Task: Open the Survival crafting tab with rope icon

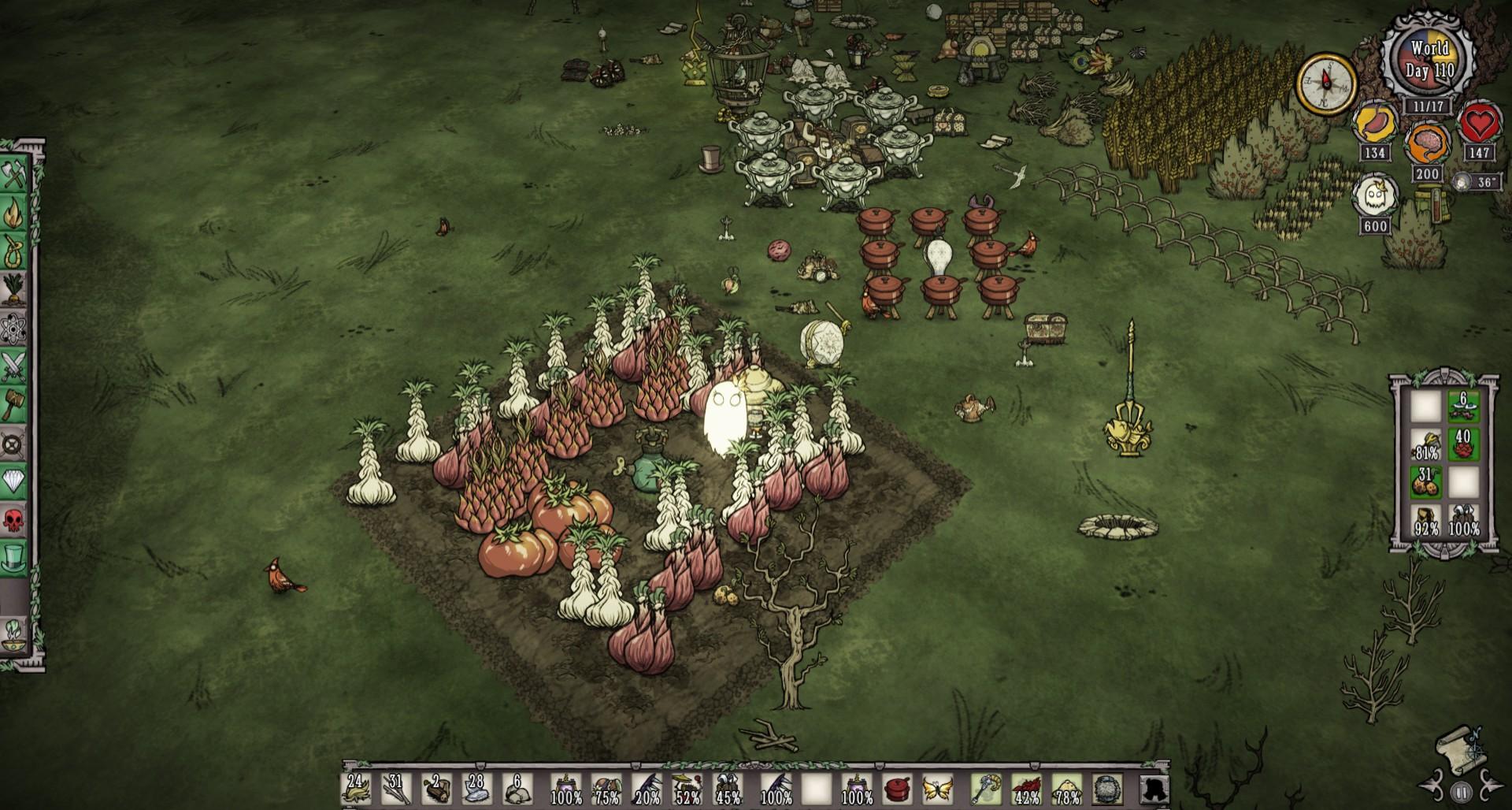Action: coord(14,250)
